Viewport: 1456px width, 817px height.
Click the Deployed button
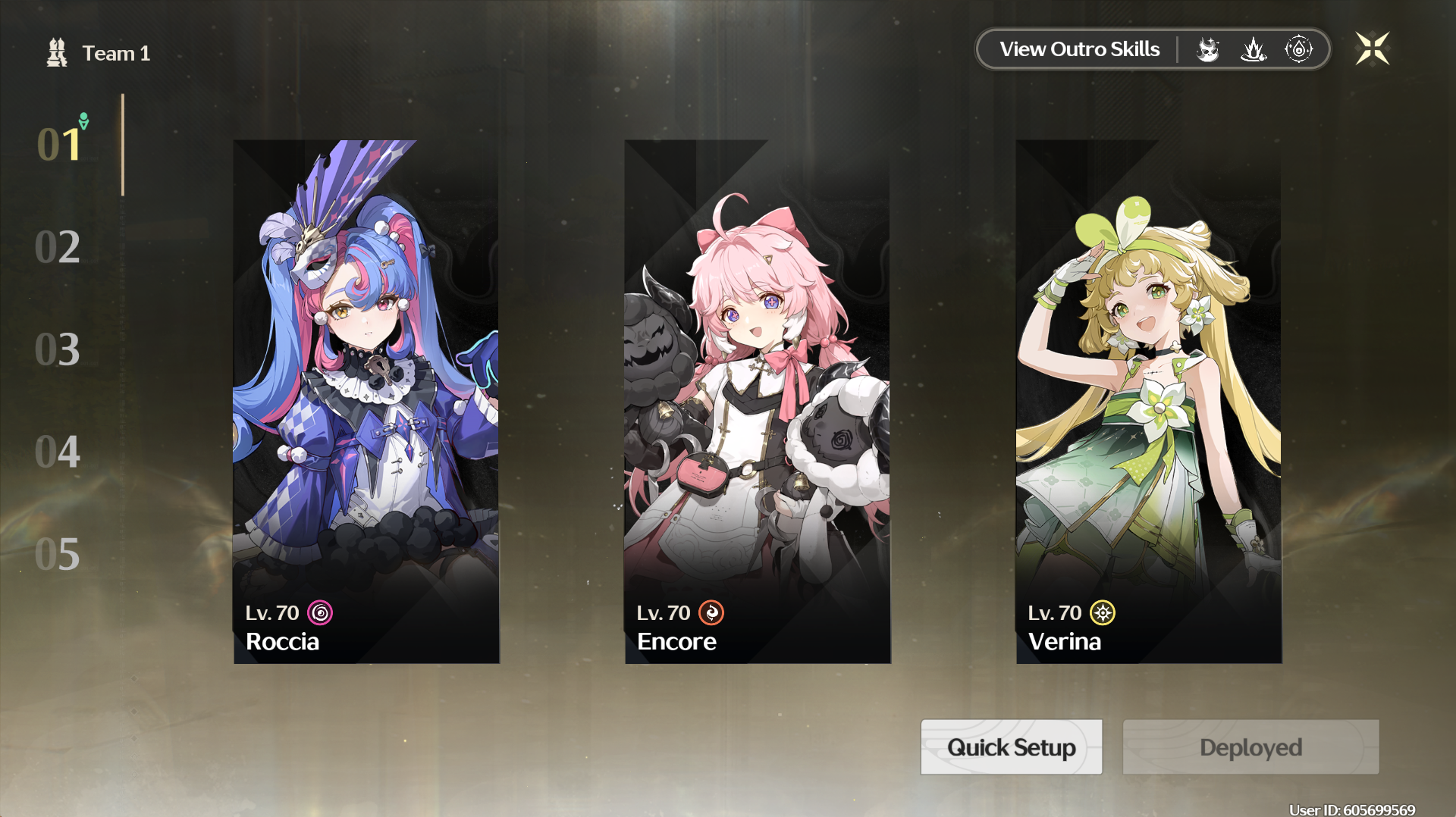pyautogui.click(x=1250, y=747)
